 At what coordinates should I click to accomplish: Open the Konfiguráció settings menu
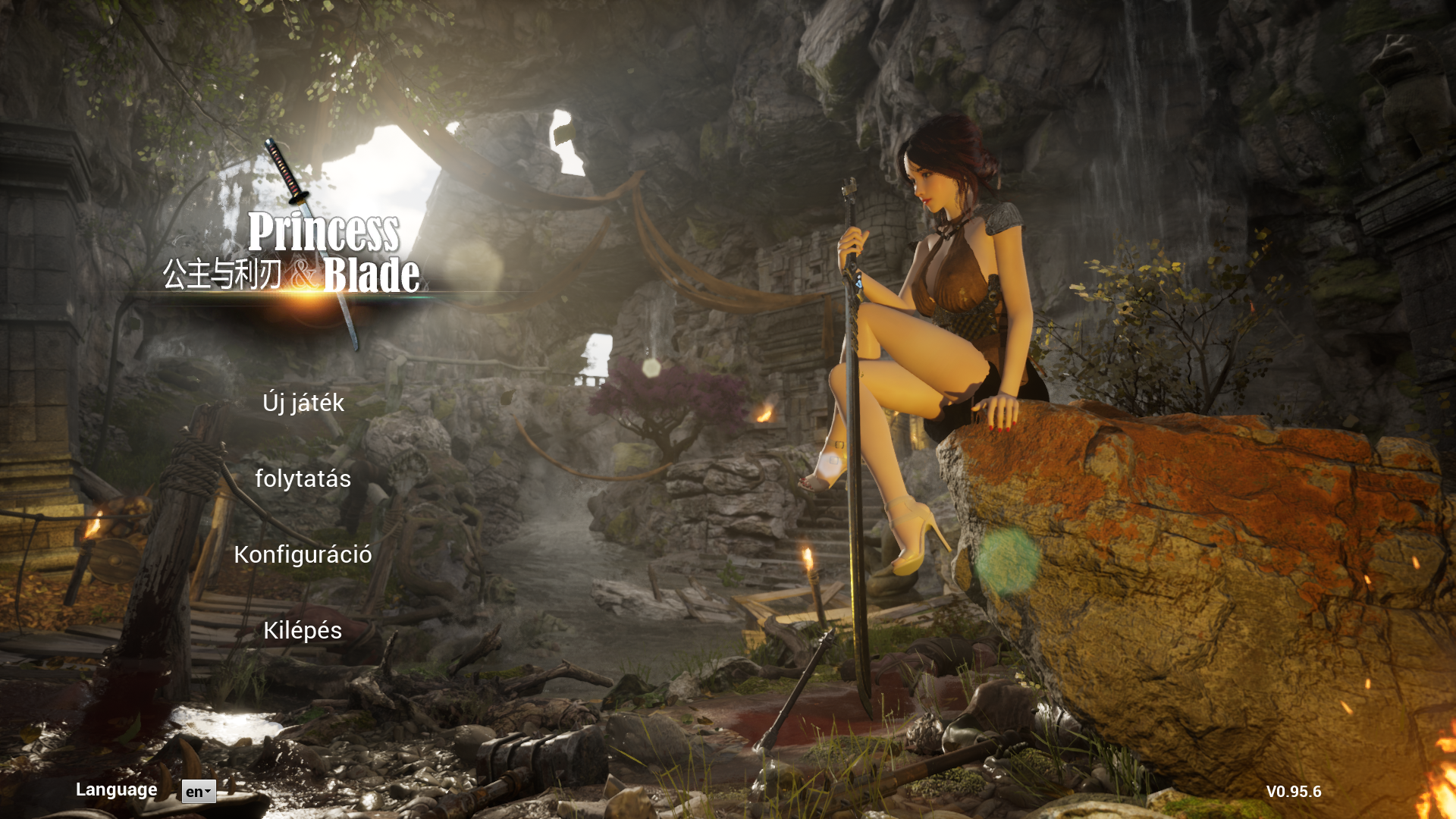pyautogui.click(x=303, y=554)
